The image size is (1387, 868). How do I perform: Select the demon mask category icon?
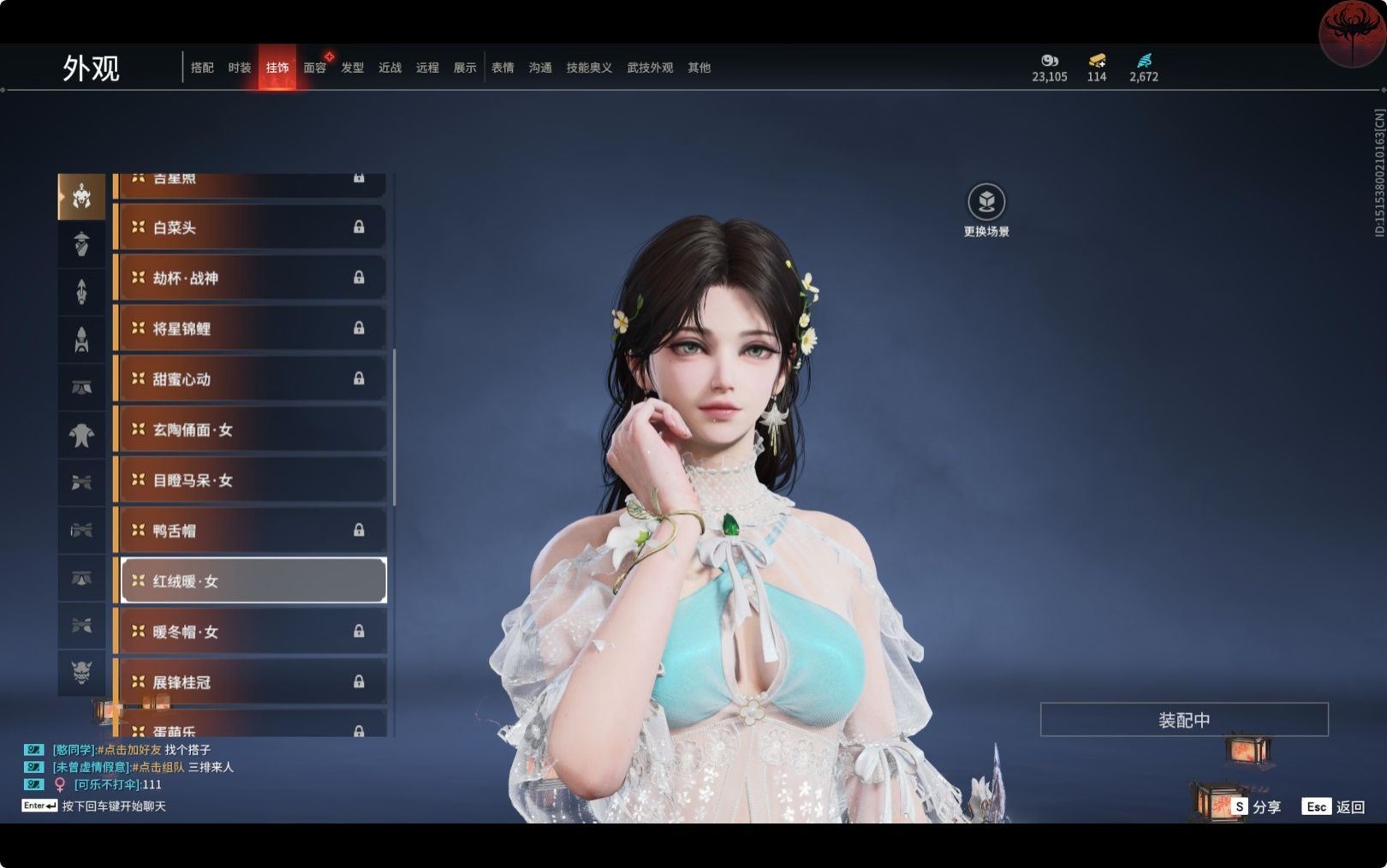pos(81,672)
